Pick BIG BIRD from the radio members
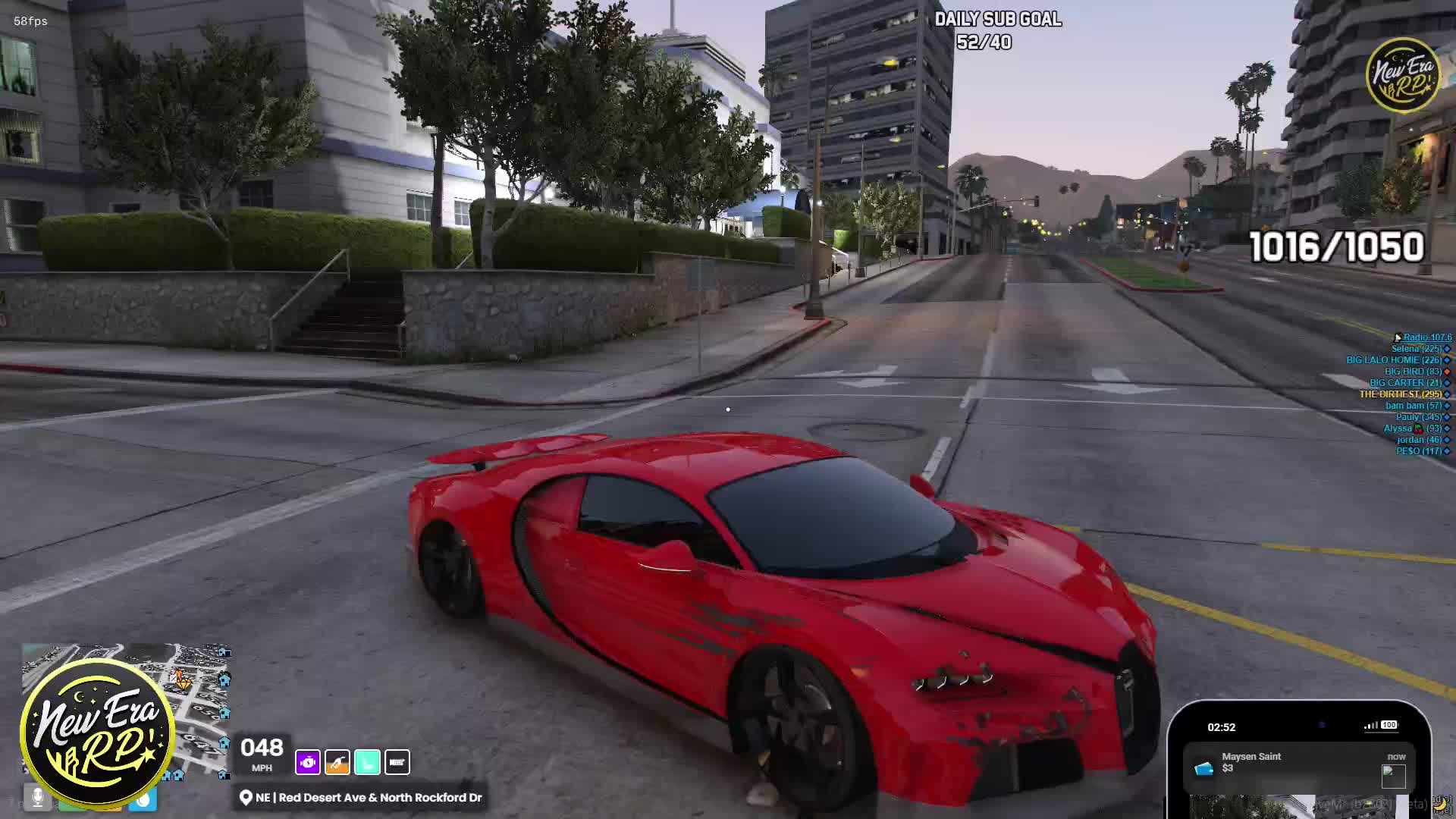 pyautogui.click(x=1413, y=372)
